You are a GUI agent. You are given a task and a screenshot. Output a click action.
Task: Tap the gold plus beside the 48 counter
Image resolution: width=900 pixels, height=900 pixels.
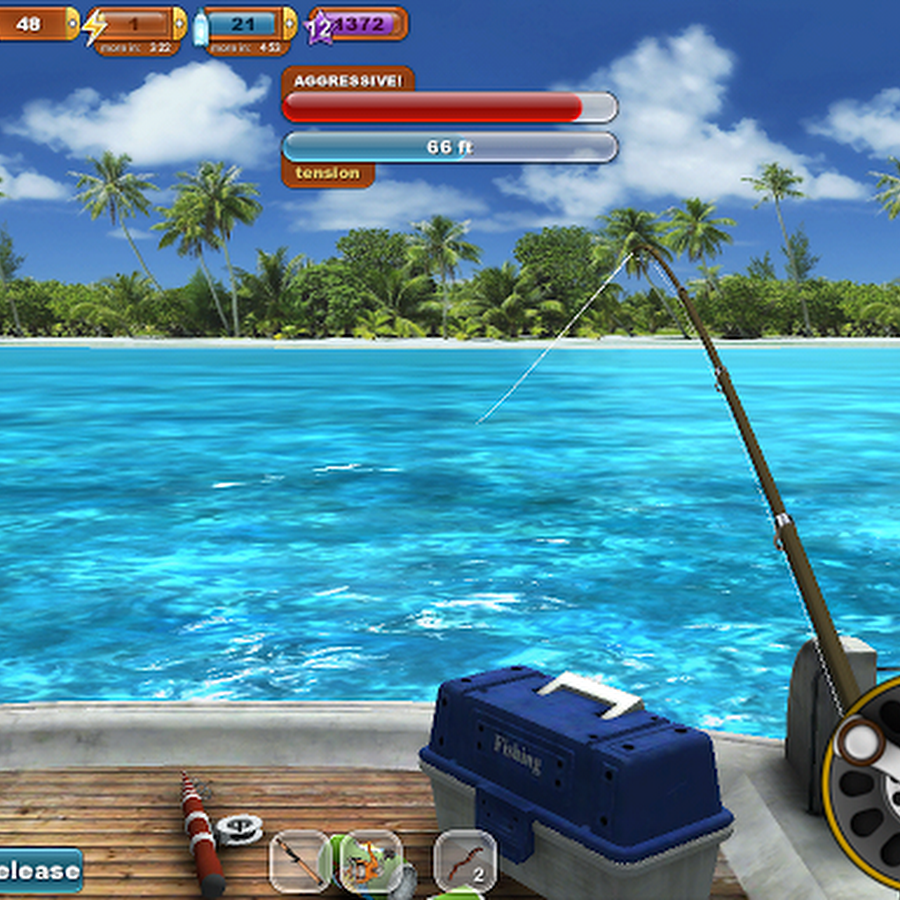pyautogui.click(x=72, y=22)
